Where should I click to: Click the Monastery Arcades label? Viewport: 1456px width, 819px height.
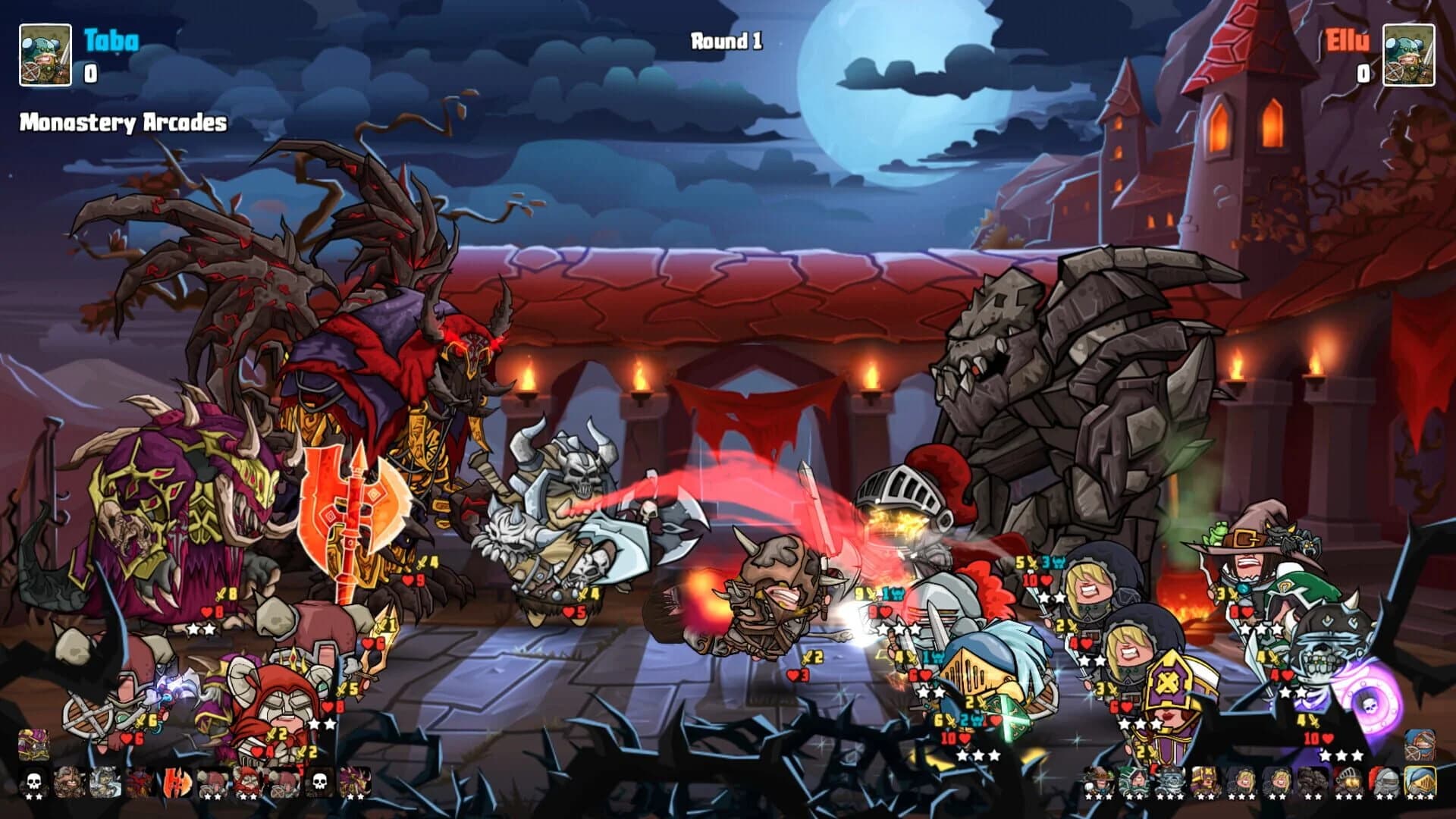coord(121,120)
